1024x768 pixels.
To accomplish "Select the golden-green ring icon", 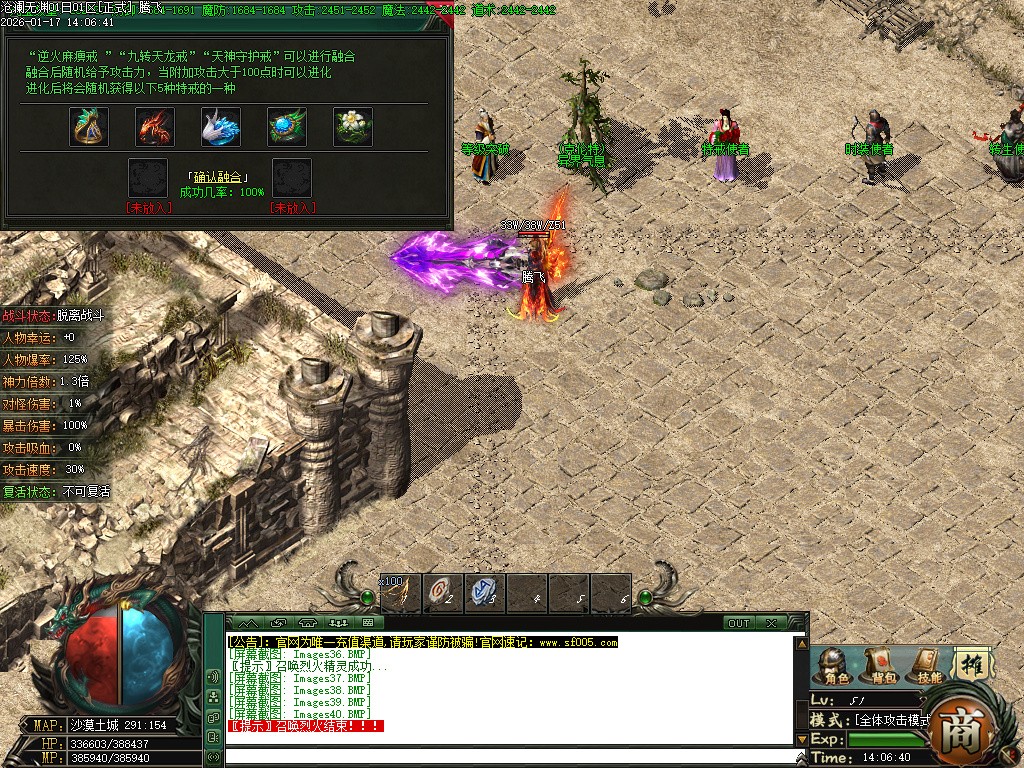I will pyautogui.click(x=89, y=127).
